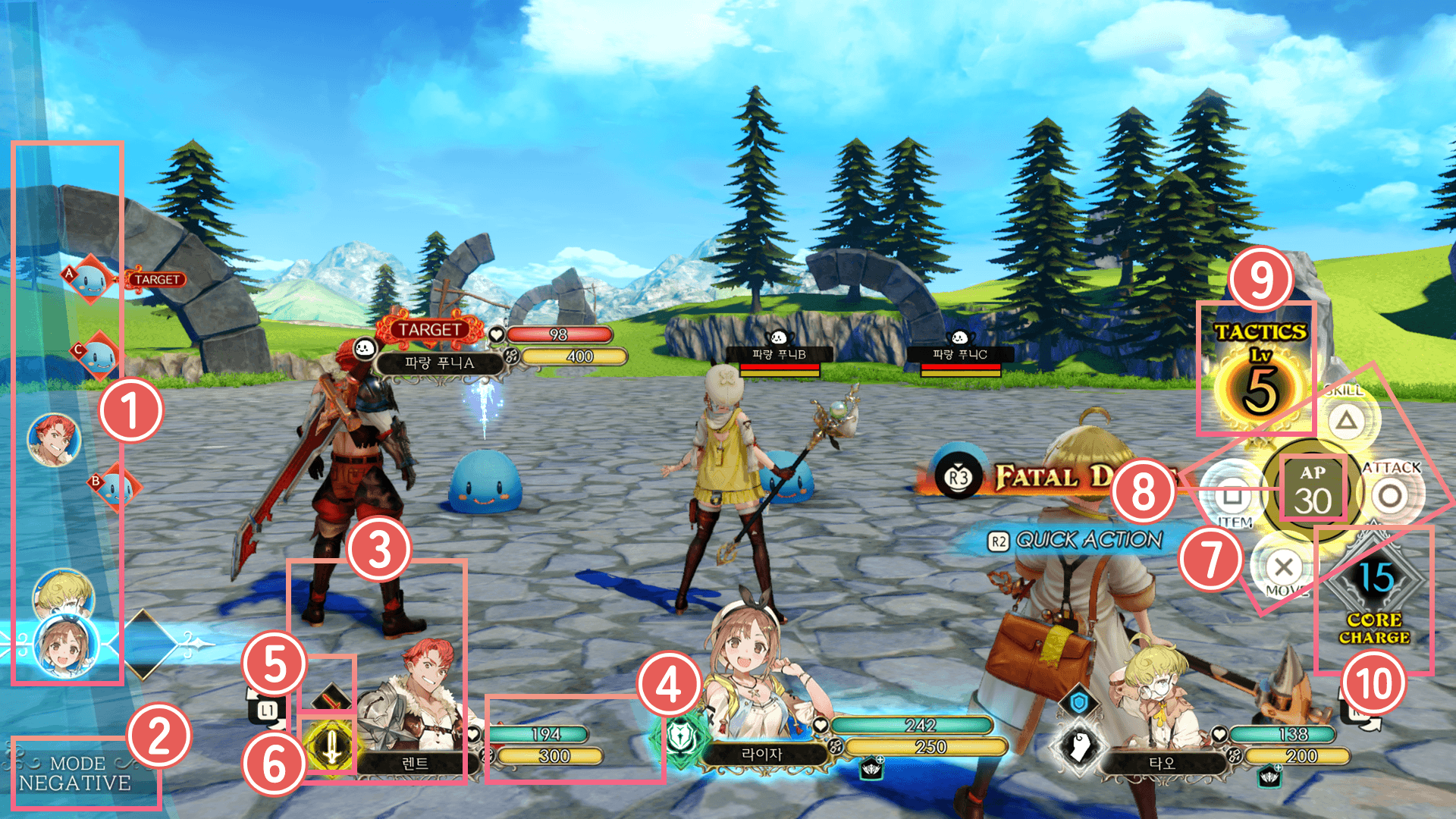Activate the Quick Action banner
This screenshot has height=819, width=1456.
tap(1077, 540)
